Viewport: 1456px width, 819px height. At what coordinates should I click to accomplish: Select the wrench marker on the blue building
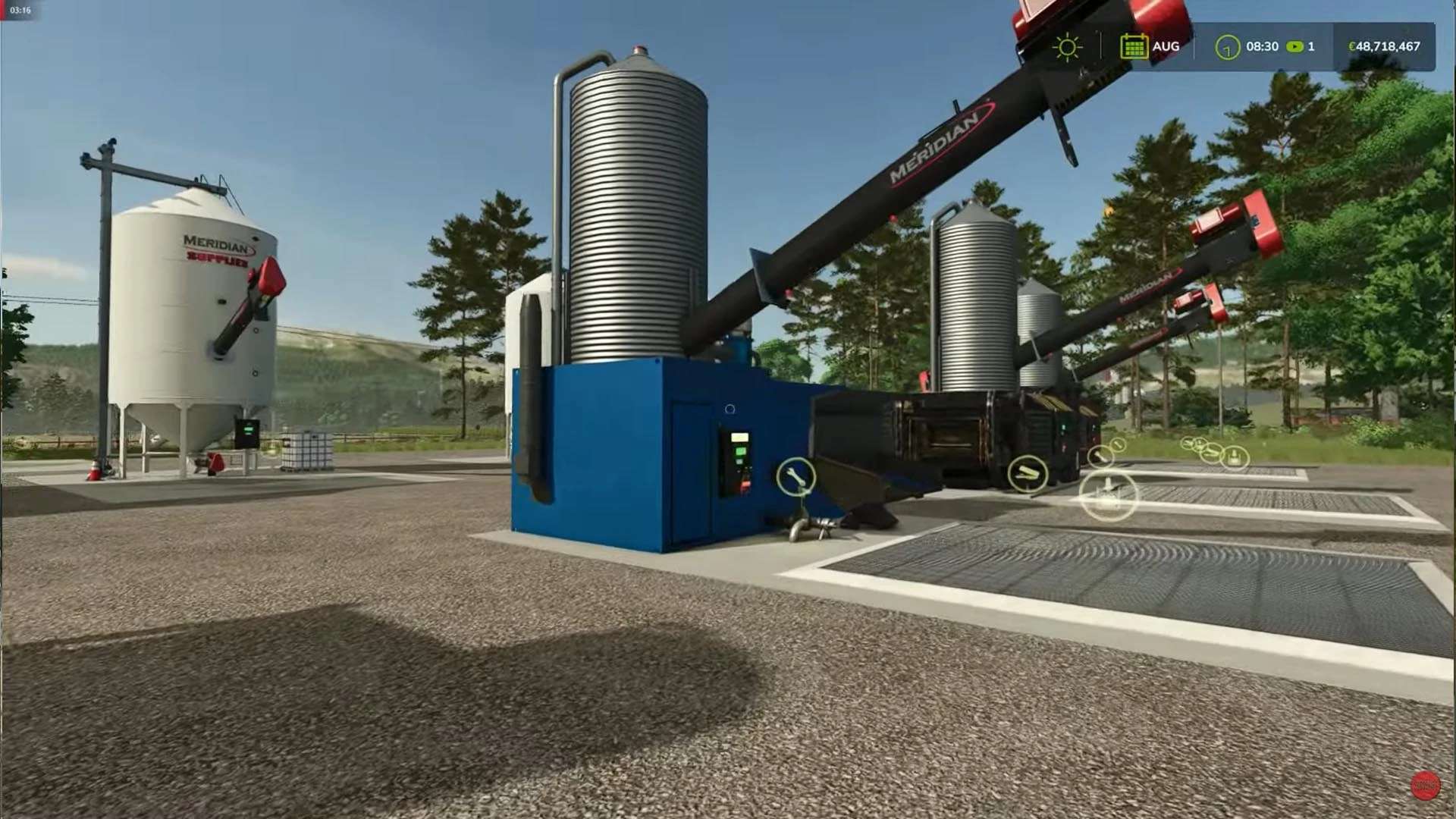(795, 476)
